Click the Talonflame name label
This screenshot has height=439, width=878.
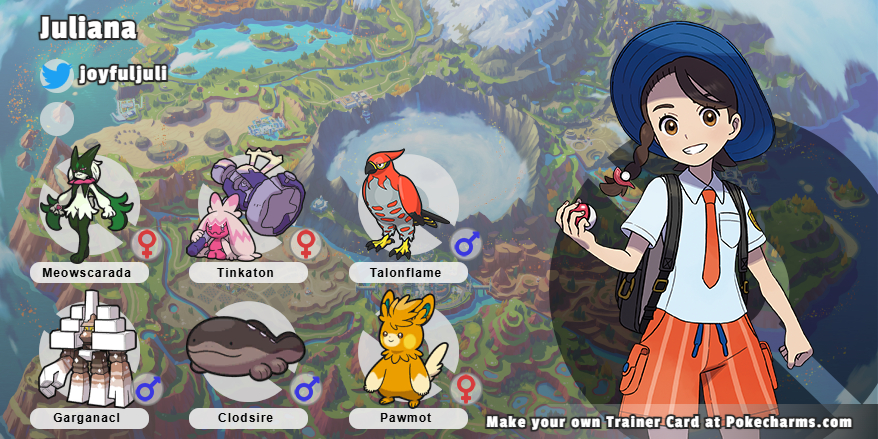408,272
